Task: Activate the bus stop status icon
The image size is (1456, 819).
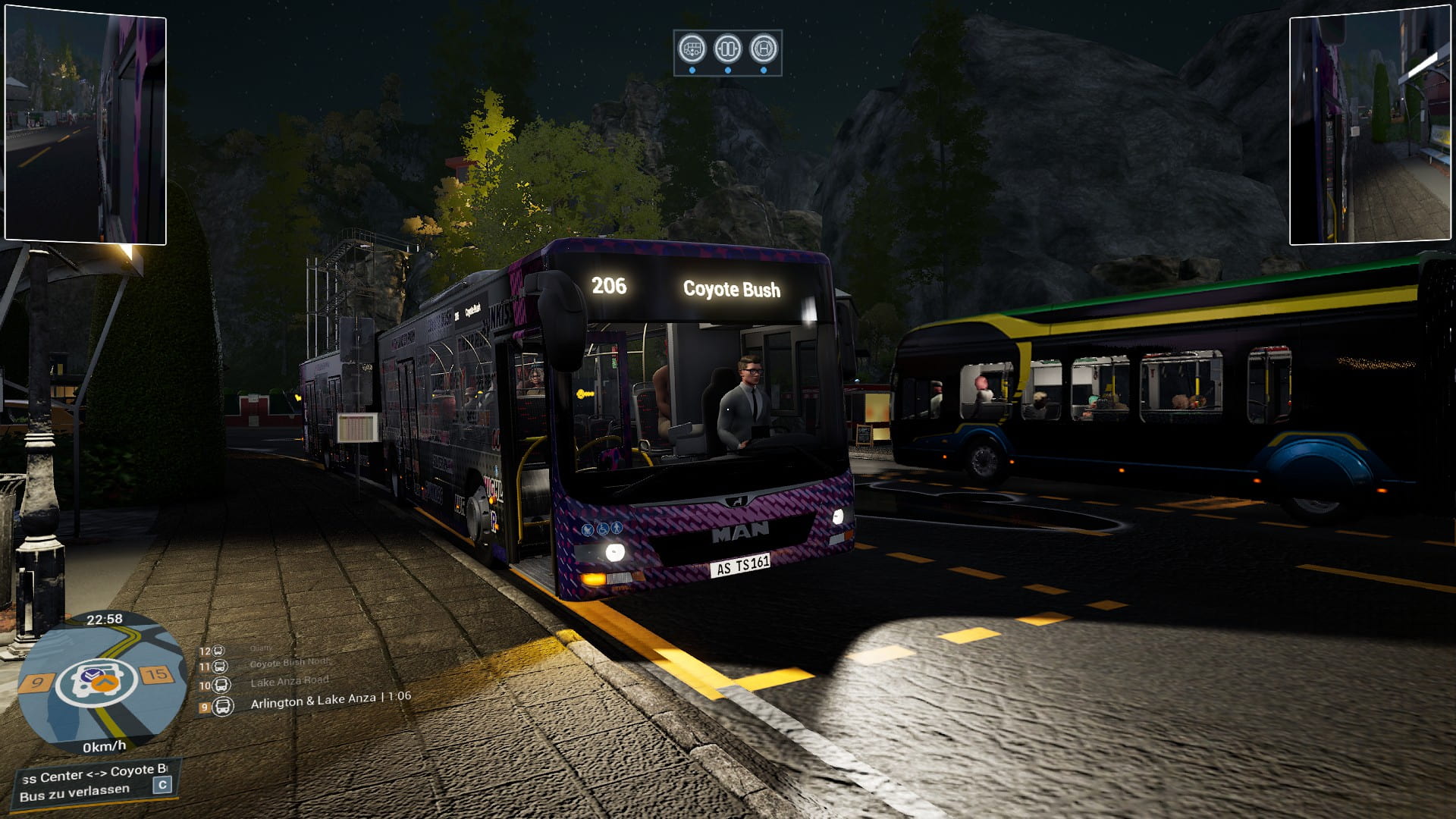Action: coord(764,49)
